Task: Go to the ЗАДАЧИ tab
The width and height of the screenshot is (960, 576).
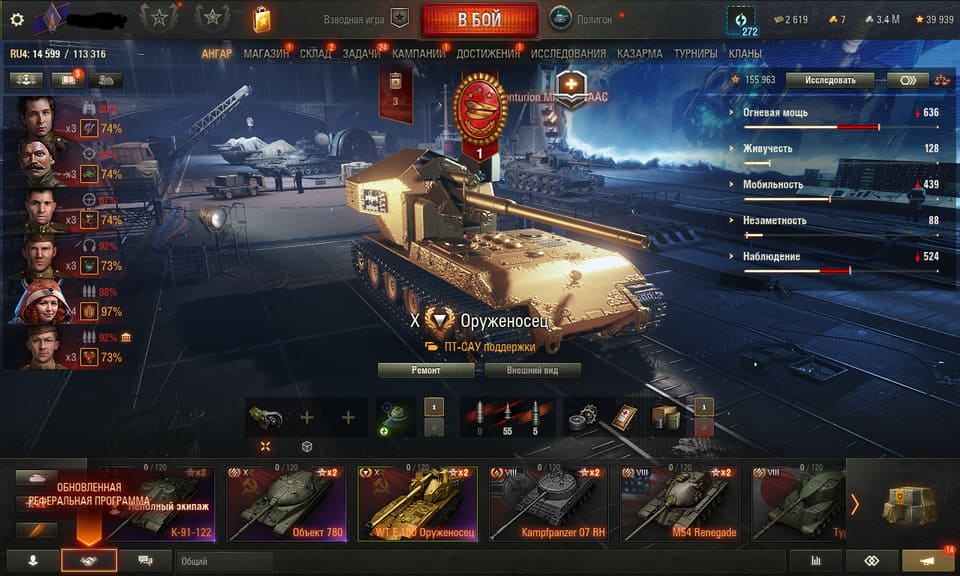Action: [x=360, y=53]
